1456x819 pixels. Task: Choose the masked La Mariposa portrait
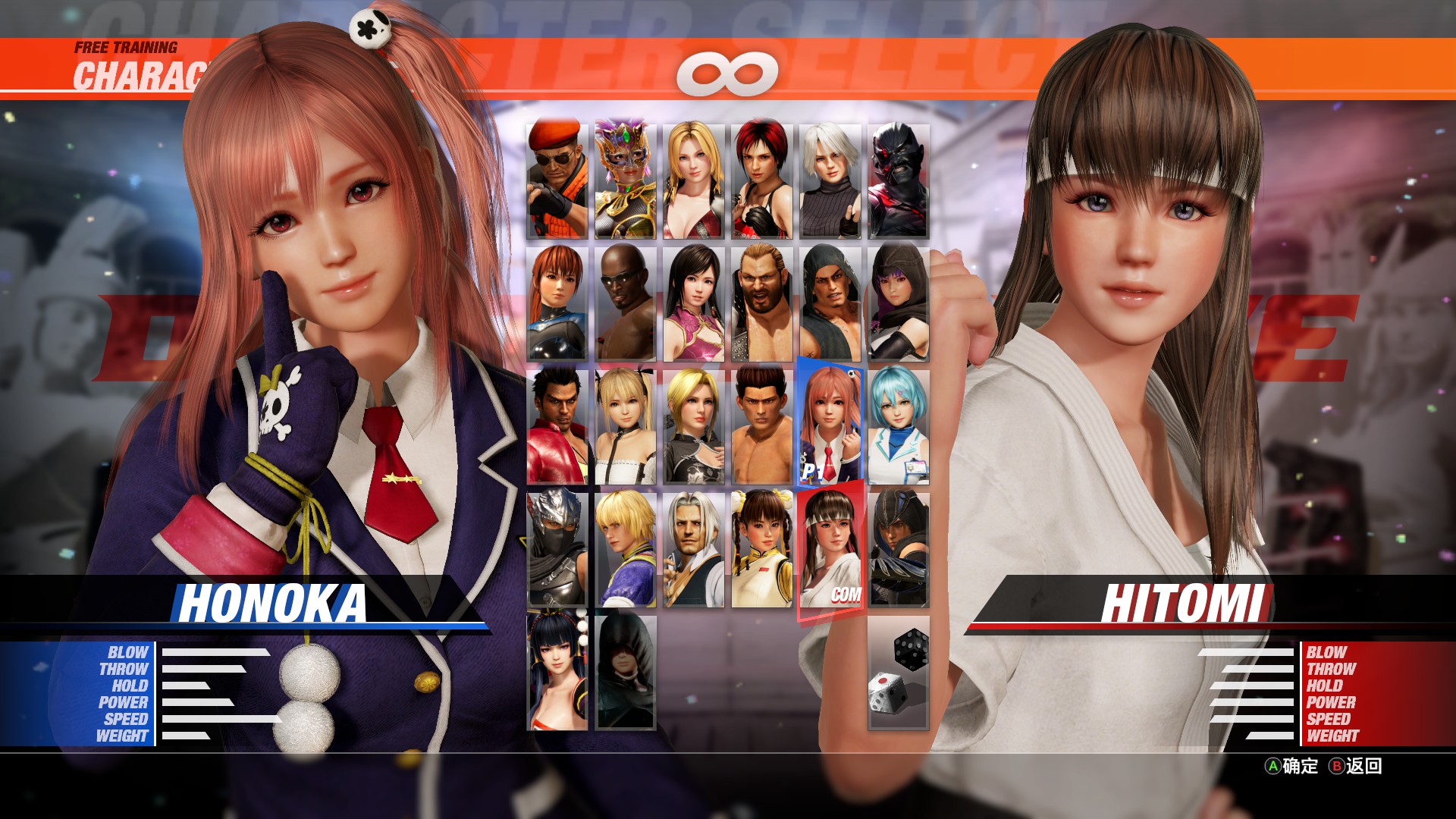pyautogui.click(x=626, y=180)
